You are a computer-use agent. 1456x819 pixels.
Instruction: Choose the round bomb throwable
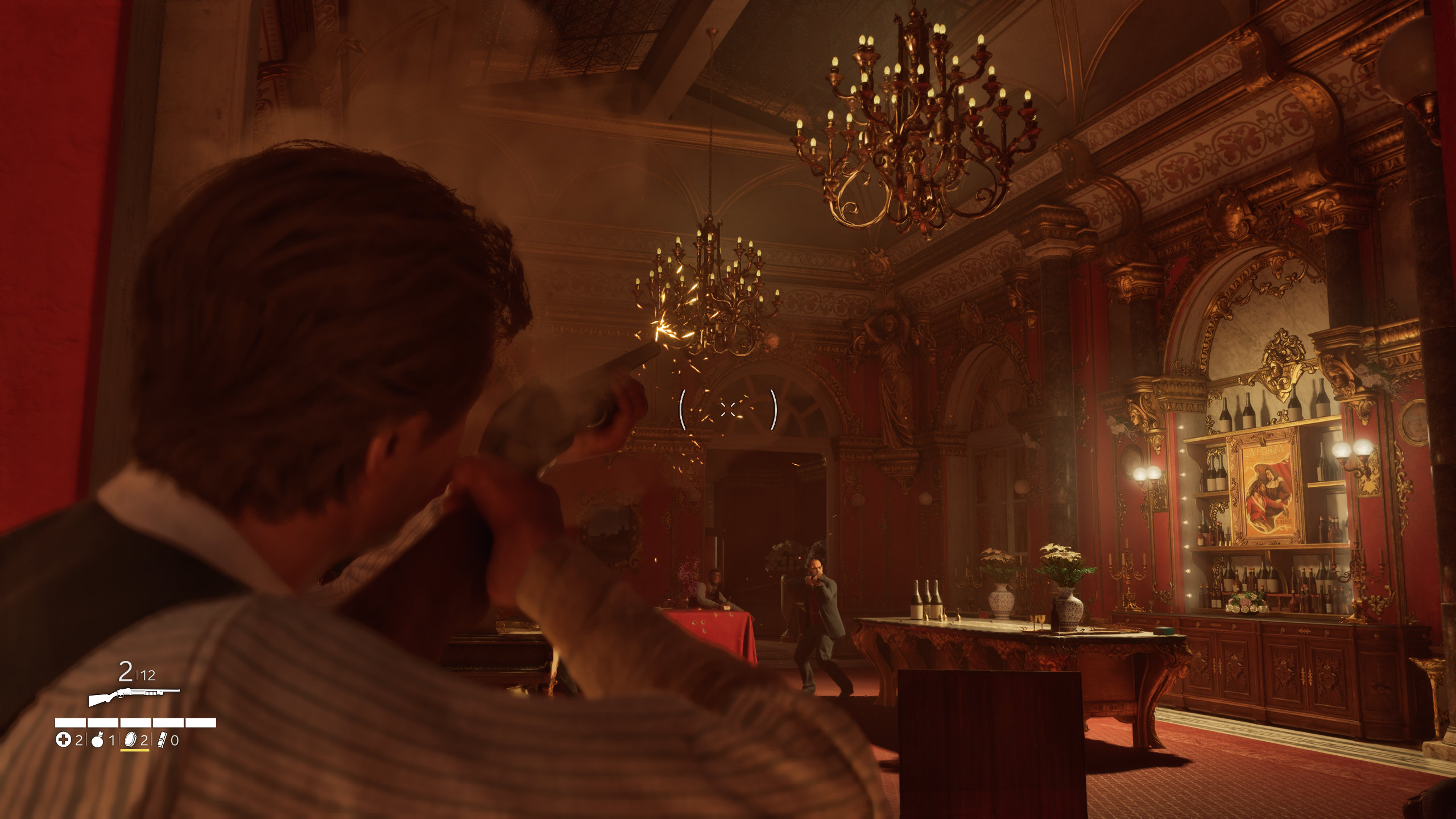pos(97,740)
